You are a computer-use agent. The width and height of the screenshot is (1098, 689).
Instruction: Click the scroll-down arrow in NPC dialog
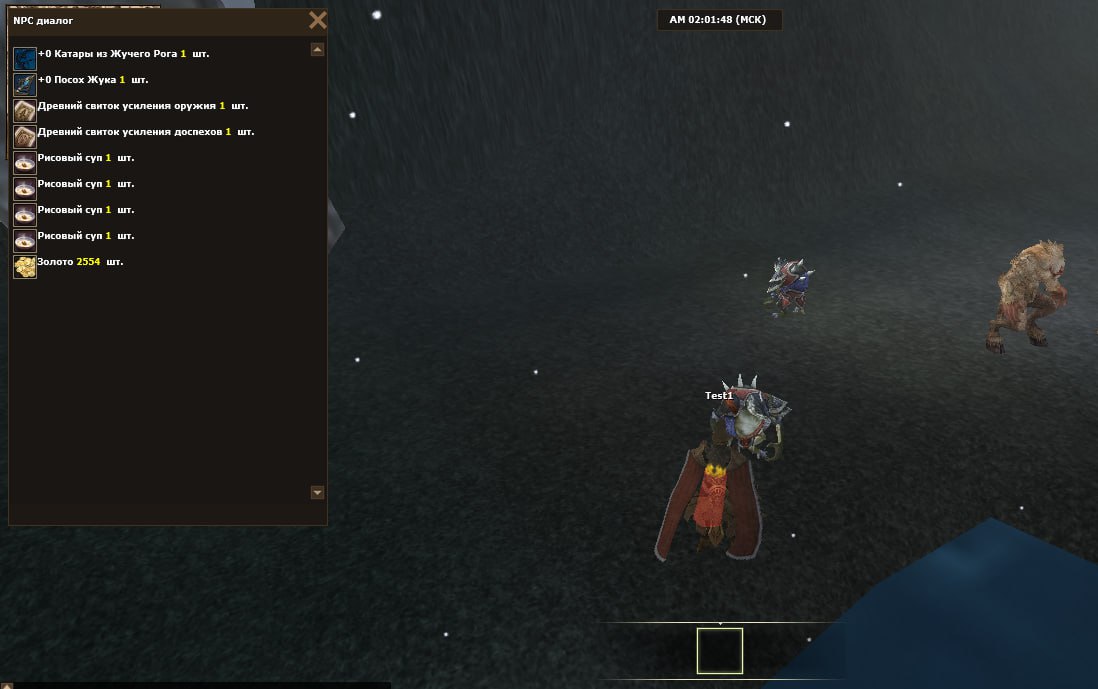[x=317, y=492]
